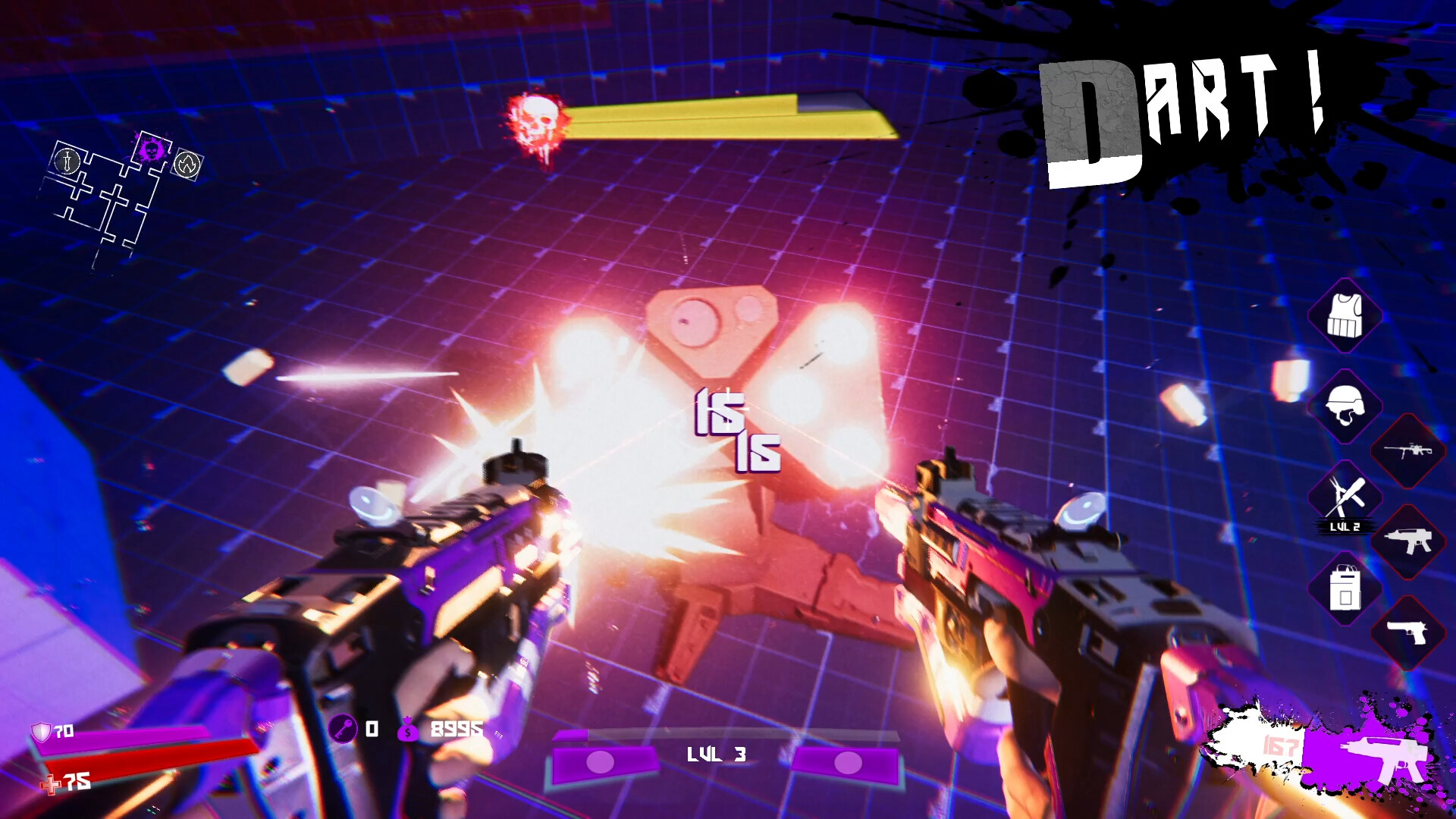Open the armor vest equipment slot

[x=1345, y=315]
